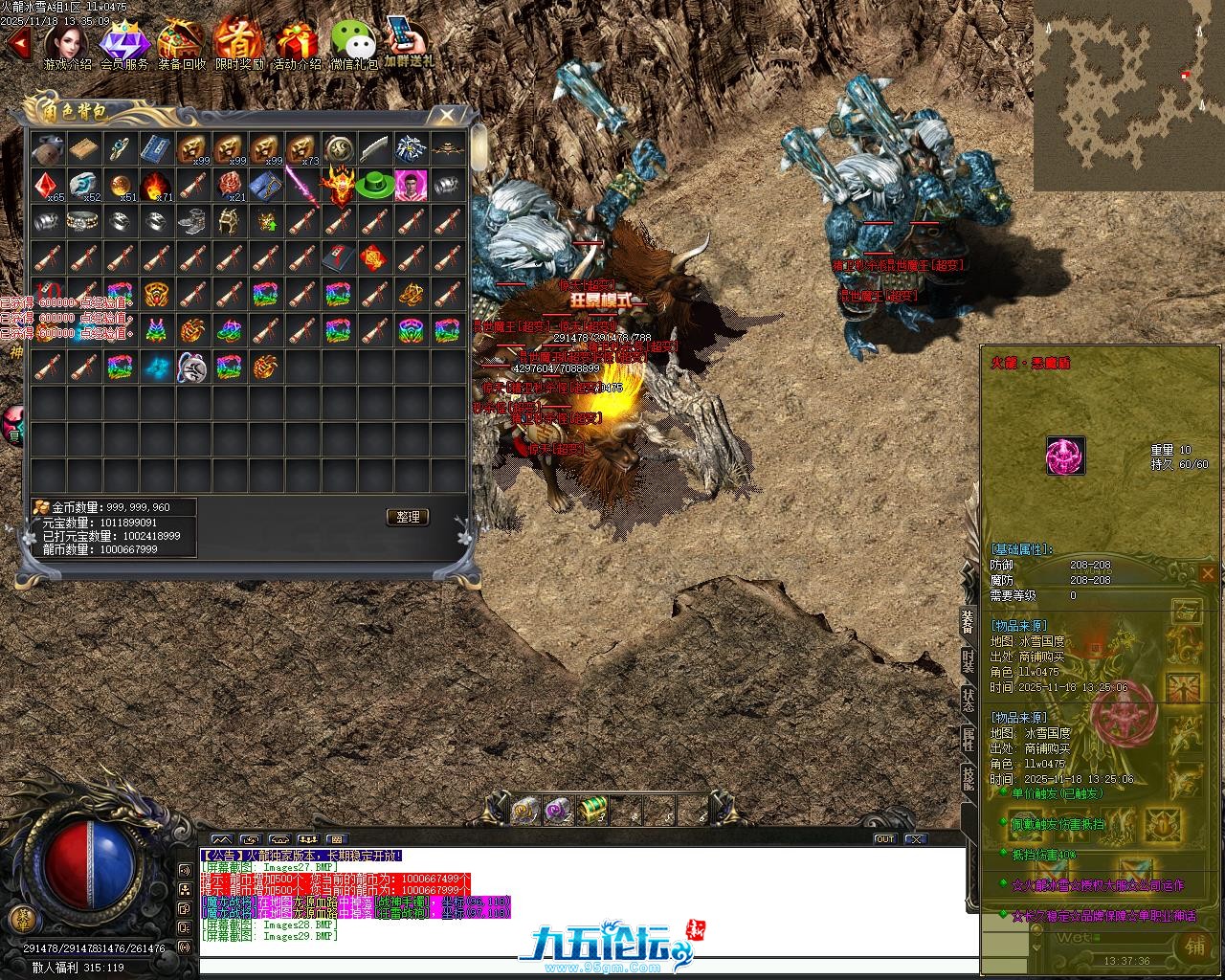Collapse the top menu with the red arrow
Viewport: 1225px width, 980px height.
[17, 43]
